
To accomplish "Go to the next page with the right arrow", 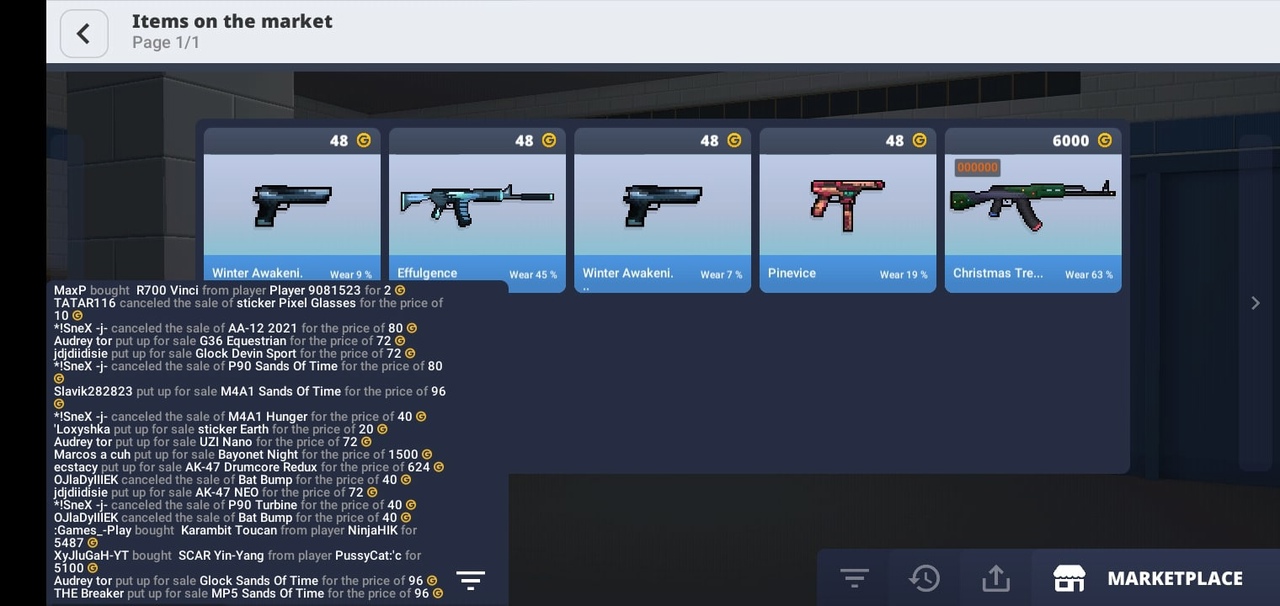I will 1255,303.
